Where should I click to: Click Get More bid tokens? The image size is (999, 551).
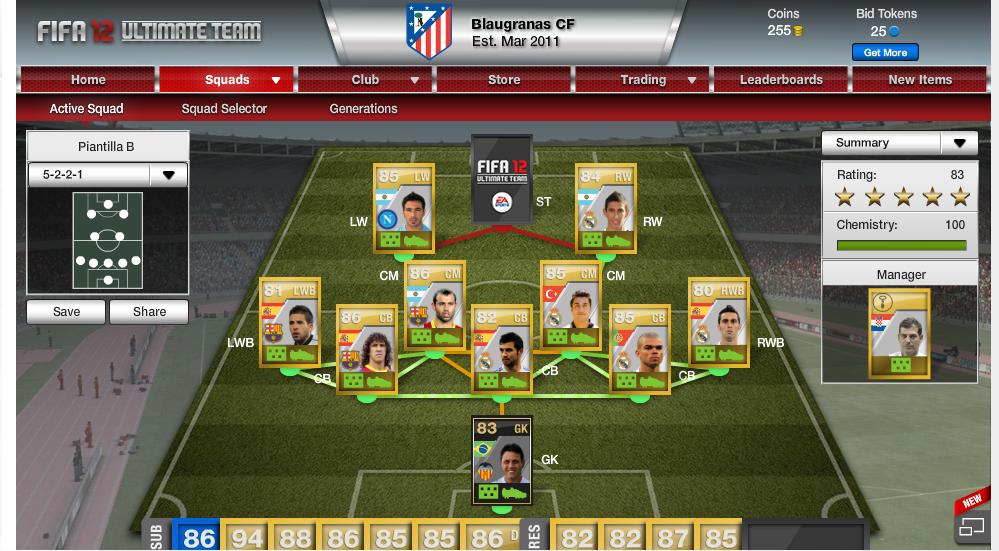pos(884,52)
